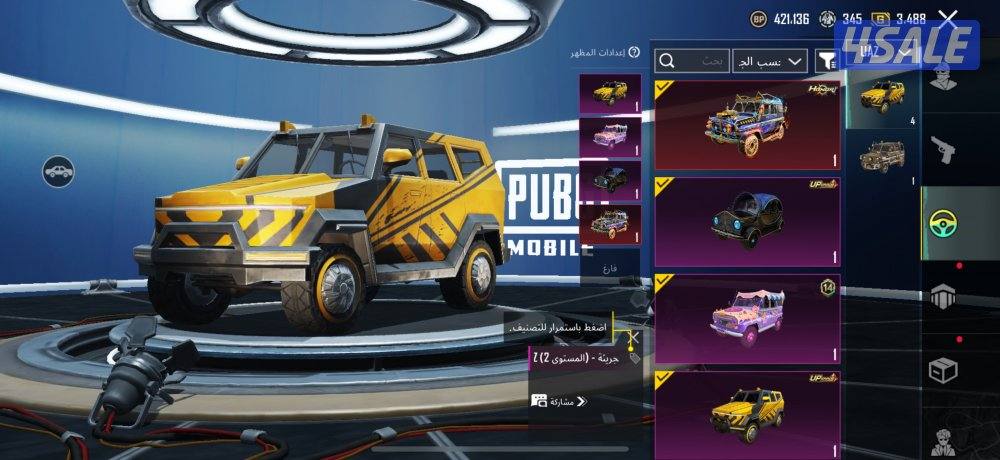Switch to the outfit character category tab

tap(945, 77)
